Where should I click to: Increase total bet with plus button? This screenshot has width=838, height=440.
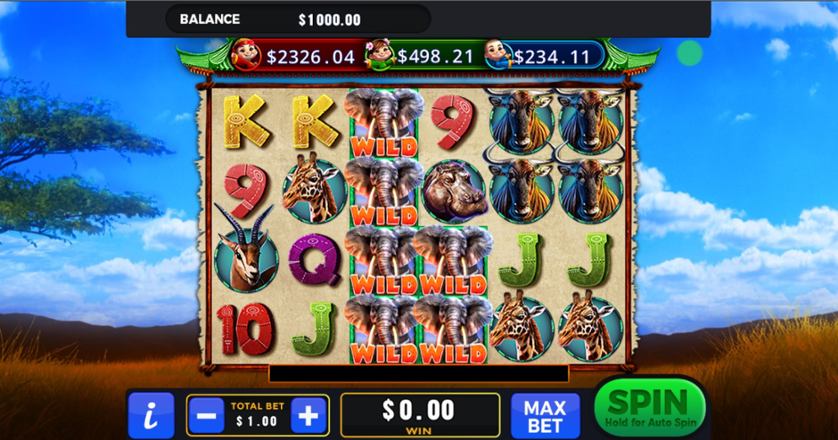[309, 415]
